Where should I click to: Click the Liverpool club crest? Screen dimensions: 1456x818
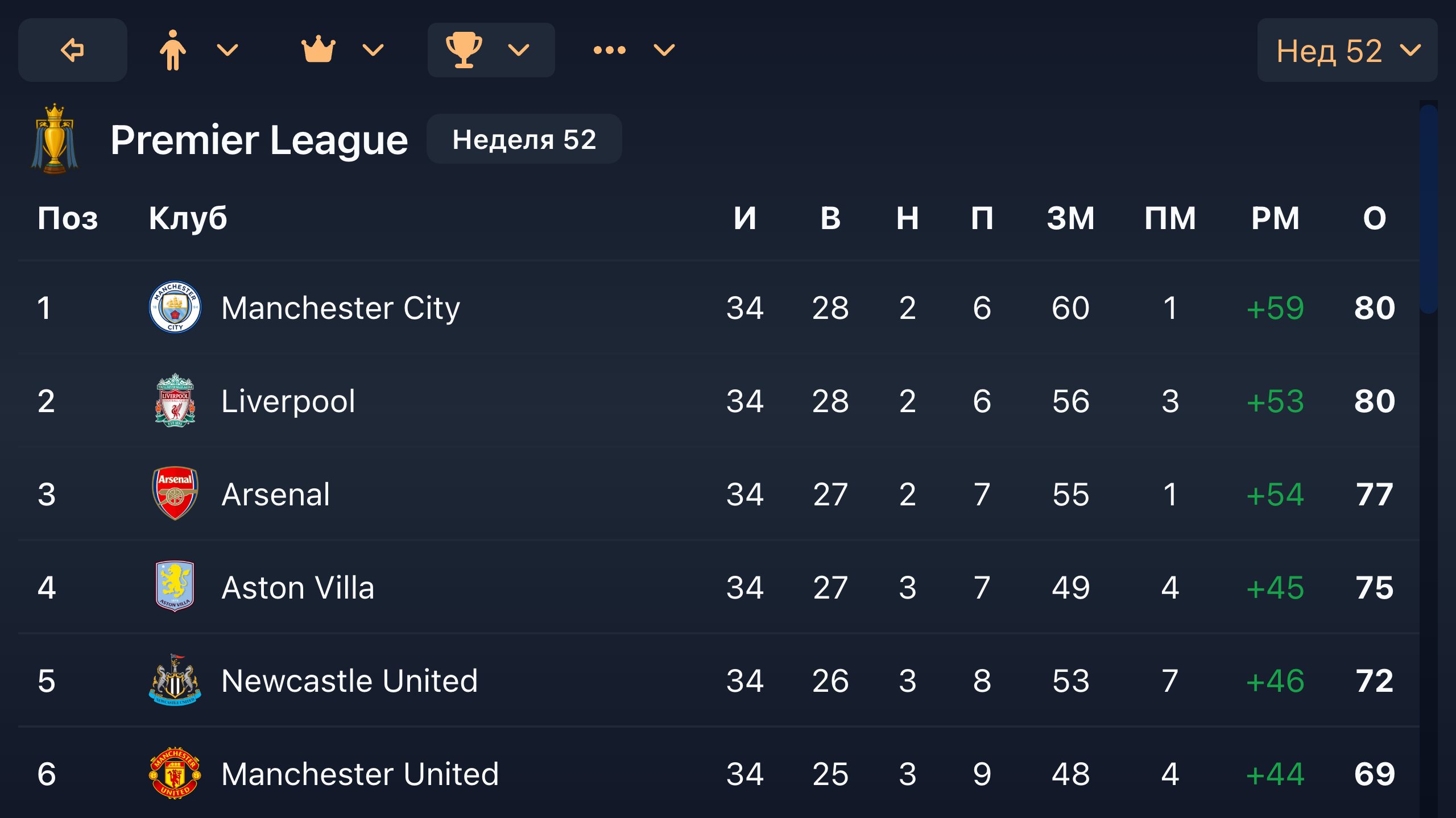pyautogui.click(x=175, y=400)
